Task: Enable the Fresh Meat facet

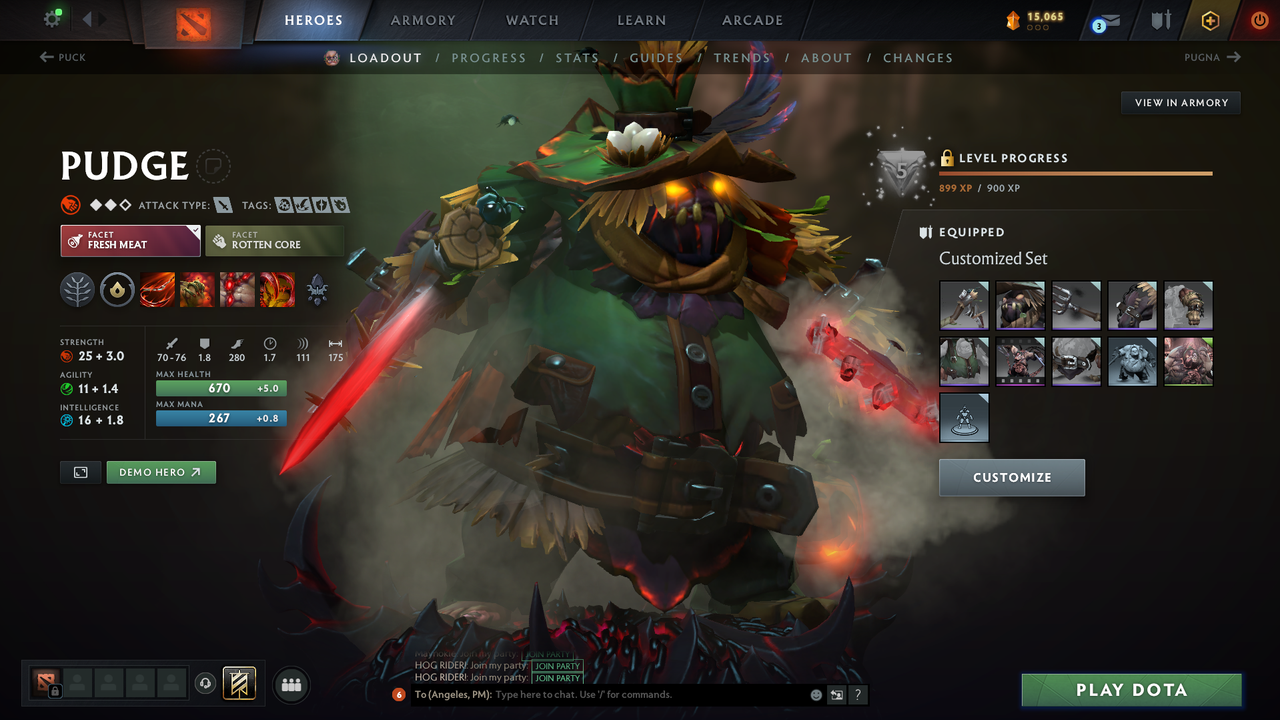Action: coord(130,240)
